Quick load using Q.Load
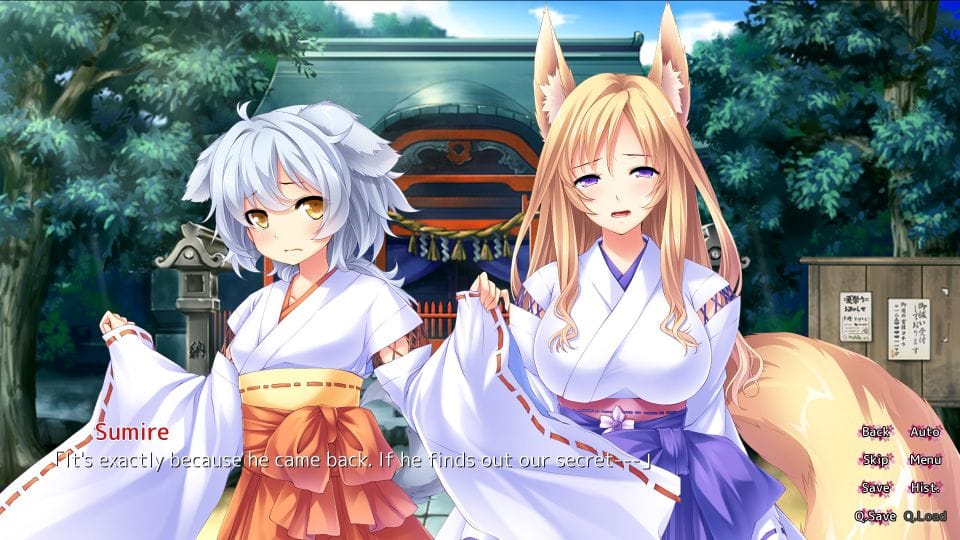The image size is (960, 540). pyautogui.click(x=925, y=516)
